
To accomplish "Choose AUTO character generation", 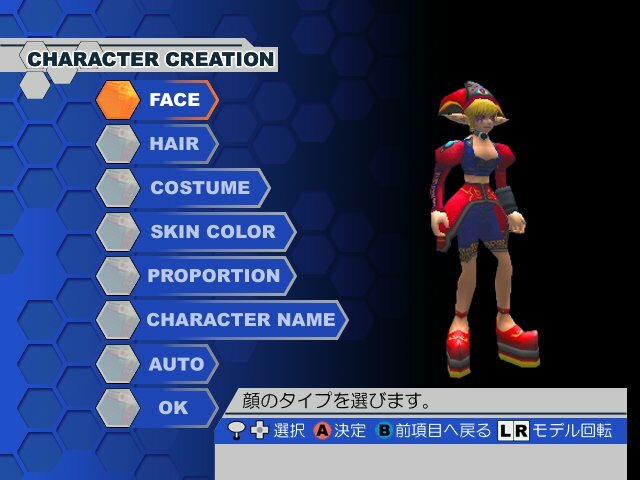I will tap(176, 364).
